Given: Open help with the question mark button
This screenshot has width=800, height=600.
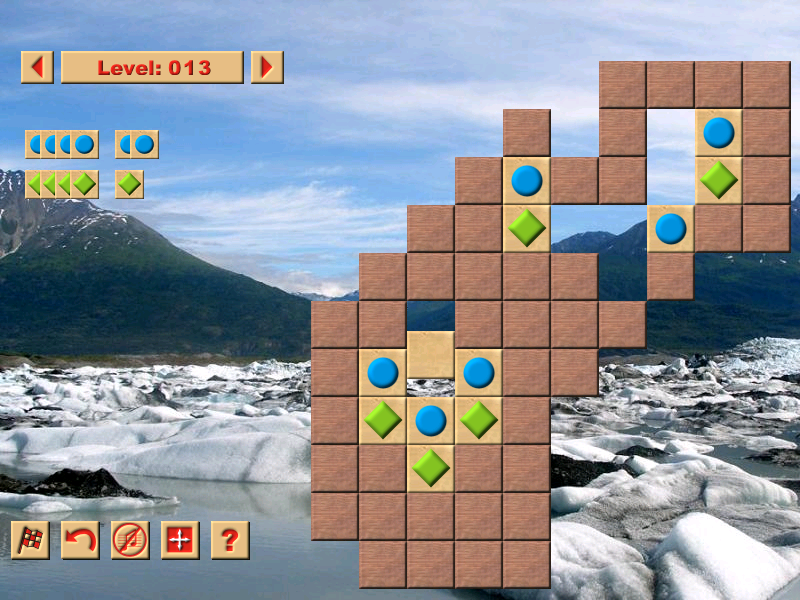Looking at the screenshot, I should click(230, 540).
